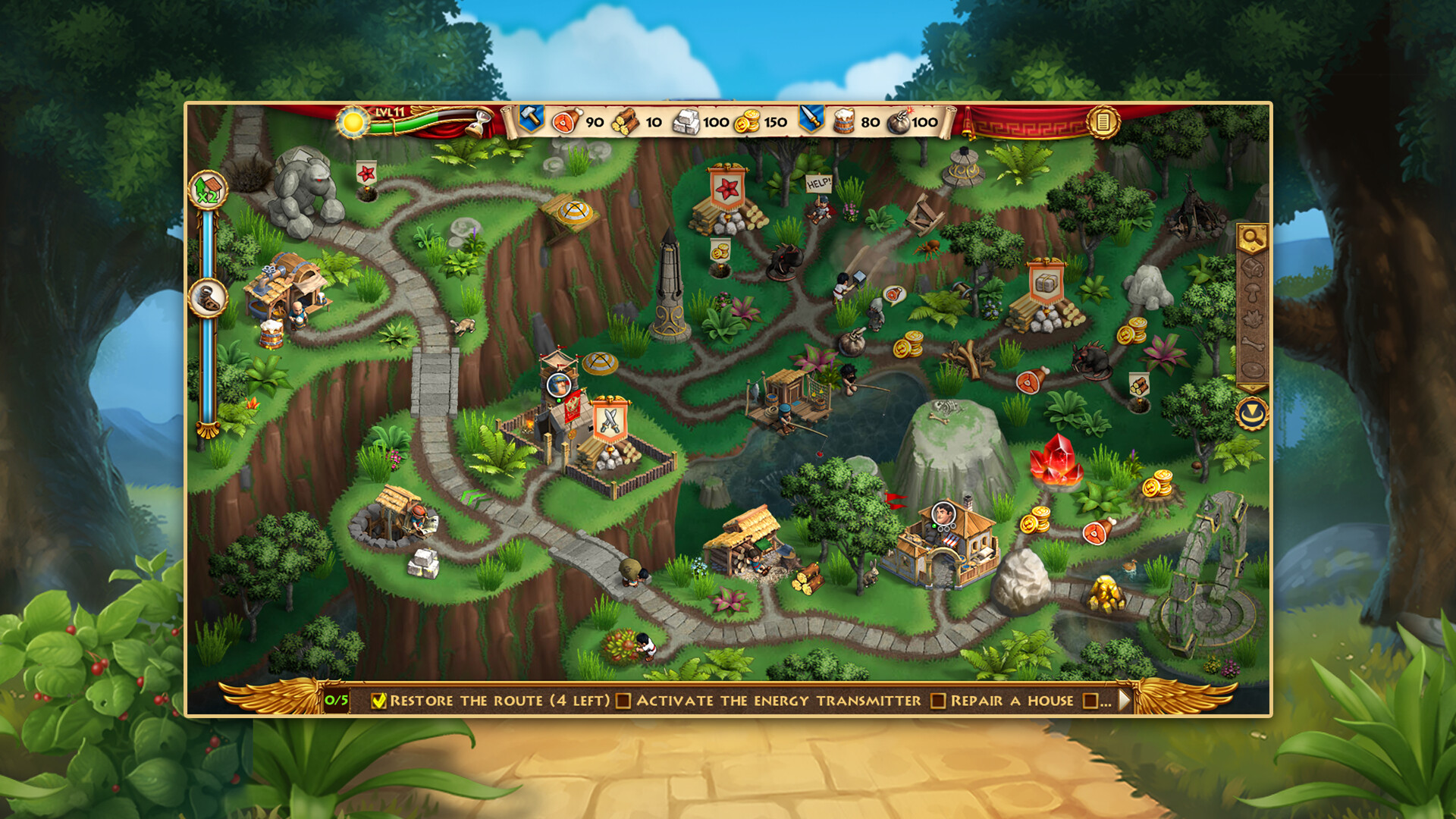This screenshot has width=1456, height=819.
Task: Open the scroll menu at top right
Action: coord(1103,122)
